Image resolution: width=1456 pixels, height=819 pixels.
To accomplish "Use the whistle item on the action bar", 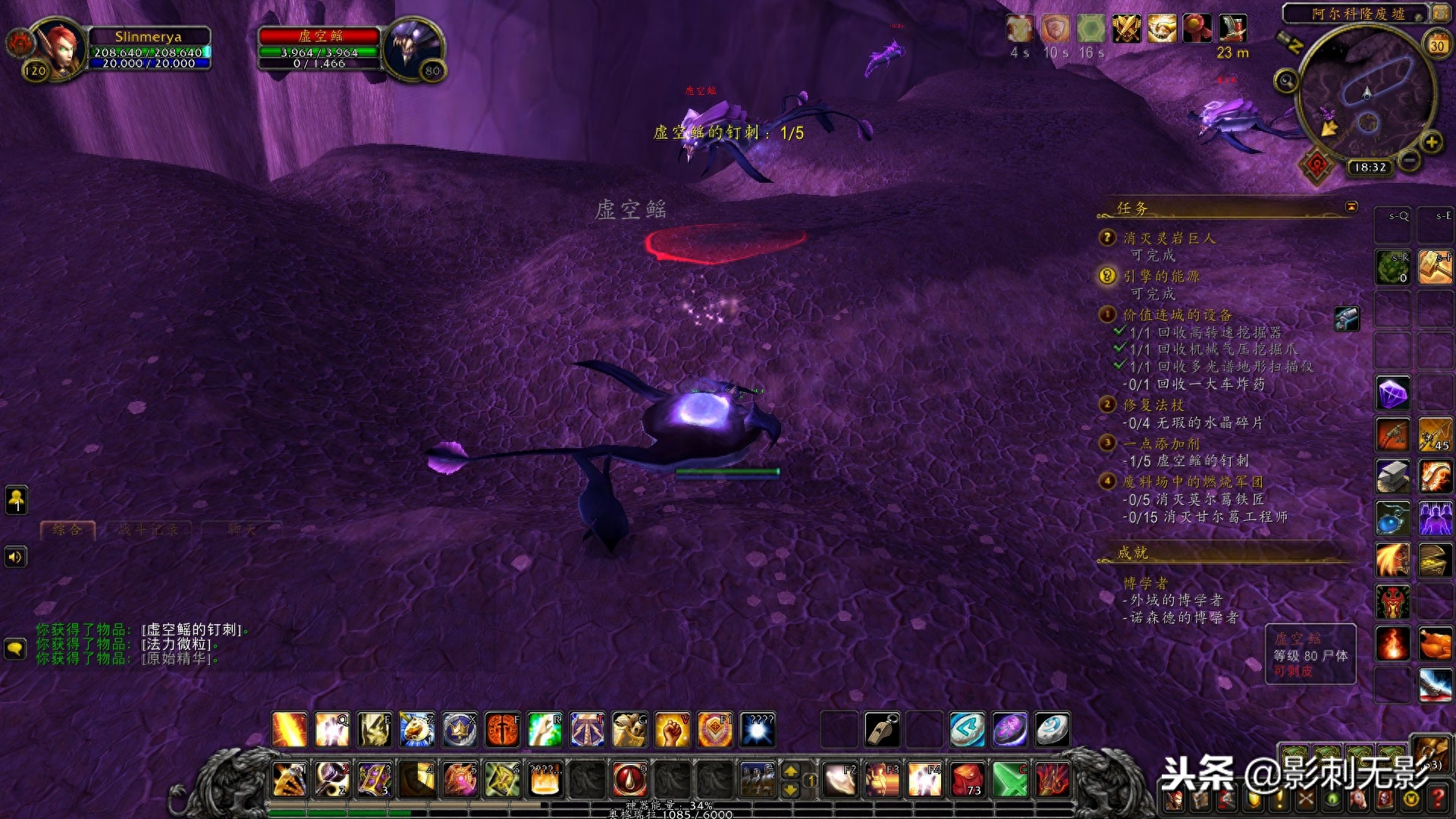I will point(882,730).
